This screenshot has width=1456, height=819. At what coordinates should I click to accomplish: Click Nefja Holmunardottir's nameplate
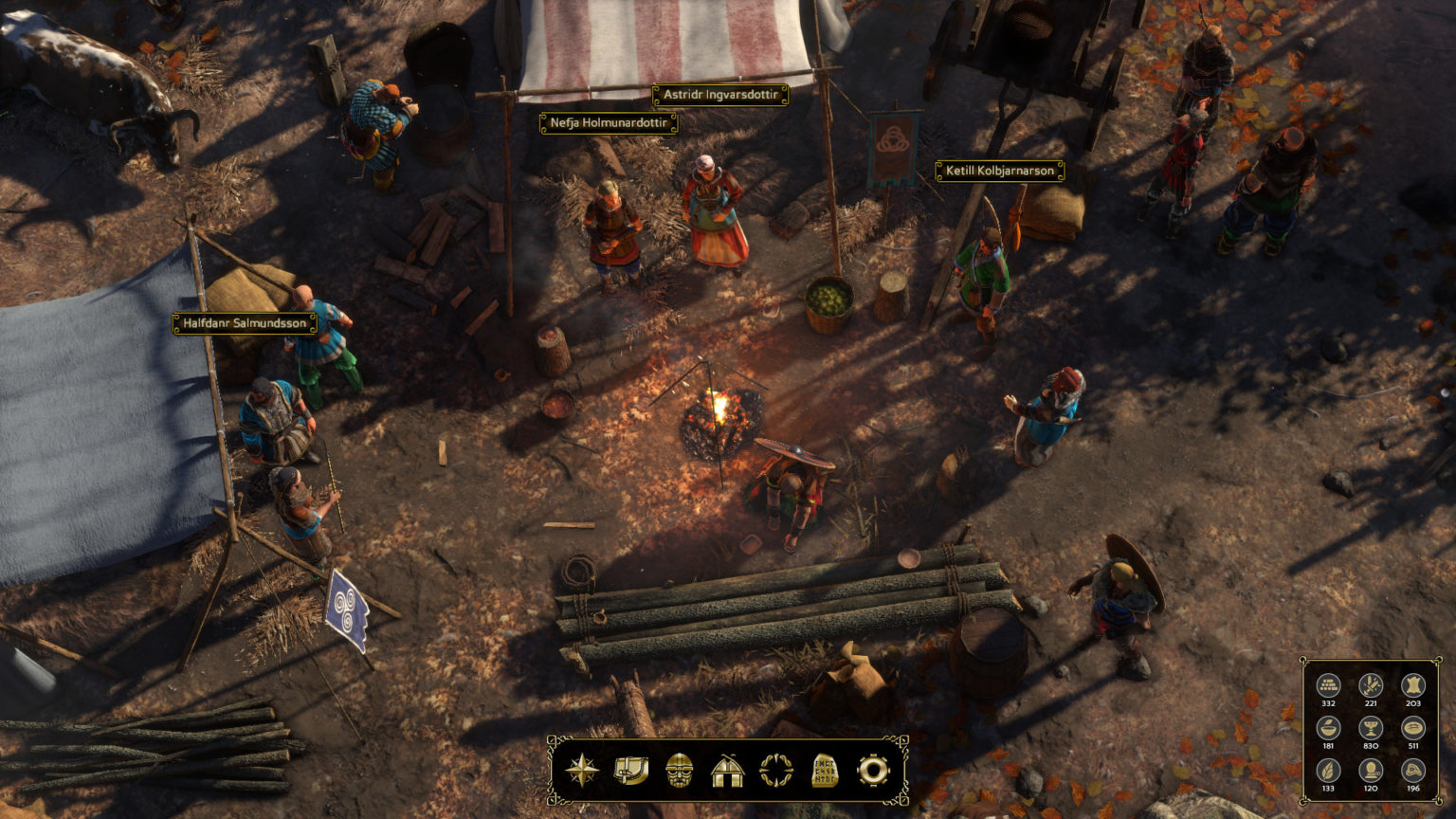click(x=607, y=123)
